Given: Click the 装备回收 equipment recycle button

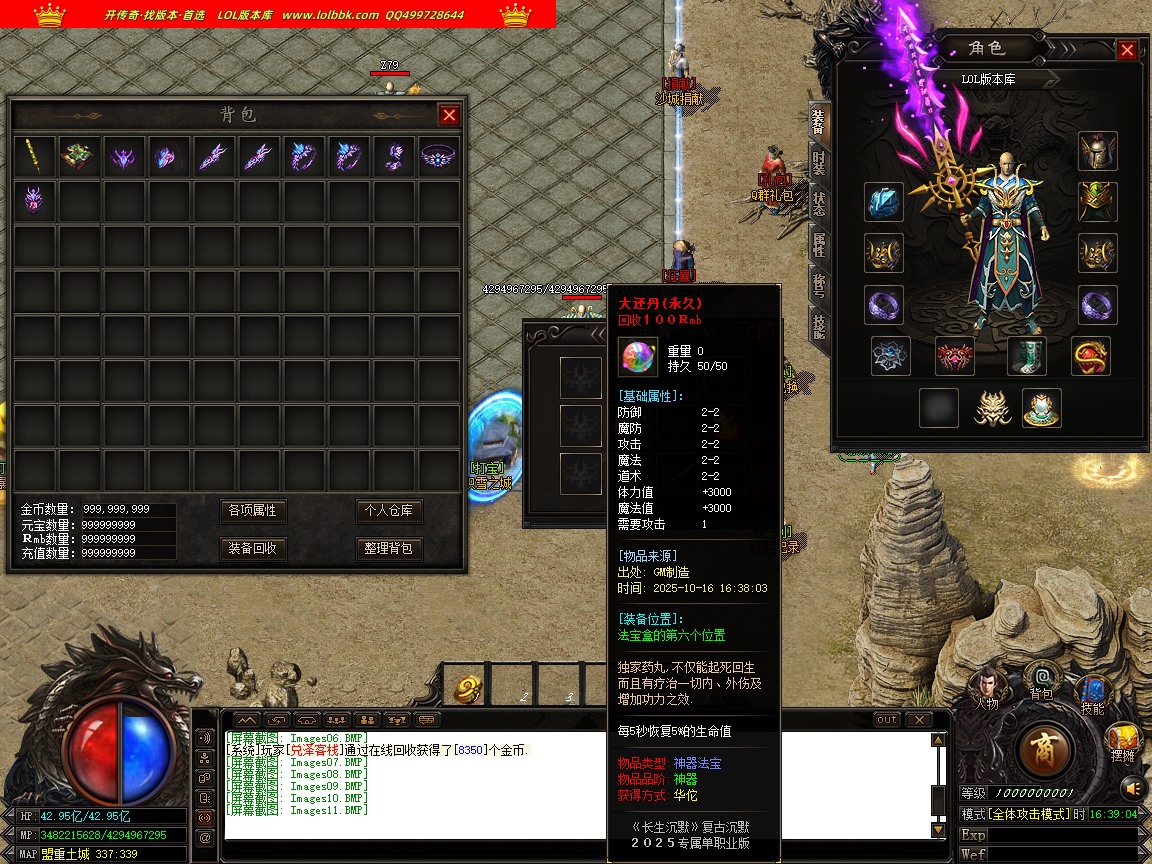Looking at the screenshot, I should 252,549.
